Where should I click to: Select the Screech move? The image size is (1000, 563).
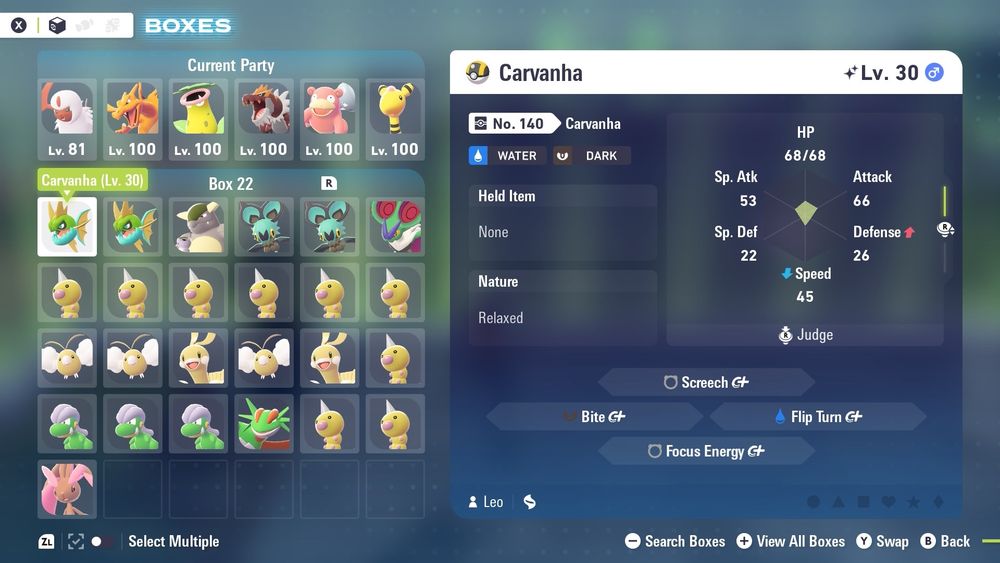click(706, 382)
